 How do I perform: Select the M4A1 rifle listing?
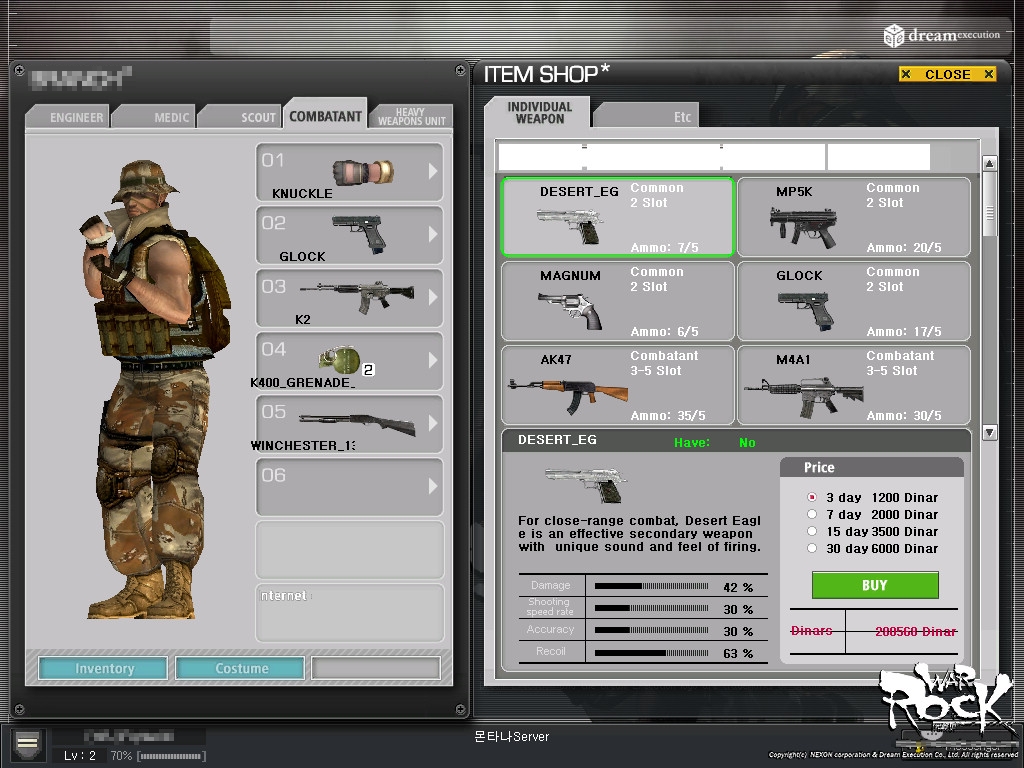click(x=853, y=386)
